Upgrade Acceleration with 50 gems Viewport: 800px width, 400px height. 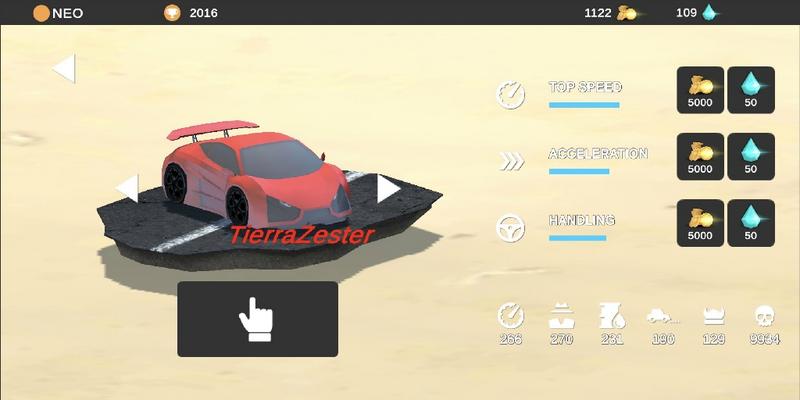(751, 157)
